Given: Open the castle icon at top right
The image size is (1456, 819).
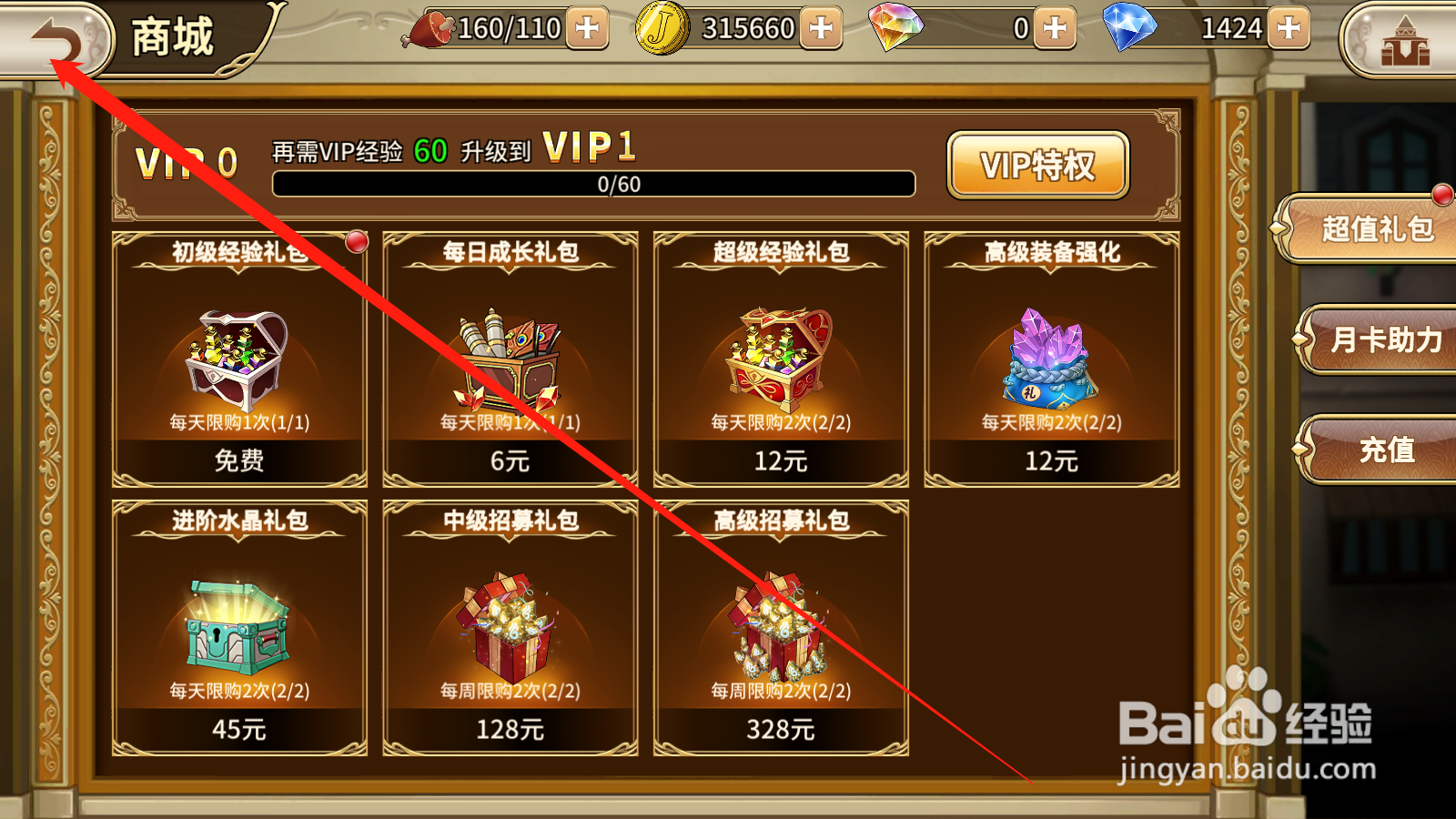Looking at the screenshot, I should (x=1406, y=38).
